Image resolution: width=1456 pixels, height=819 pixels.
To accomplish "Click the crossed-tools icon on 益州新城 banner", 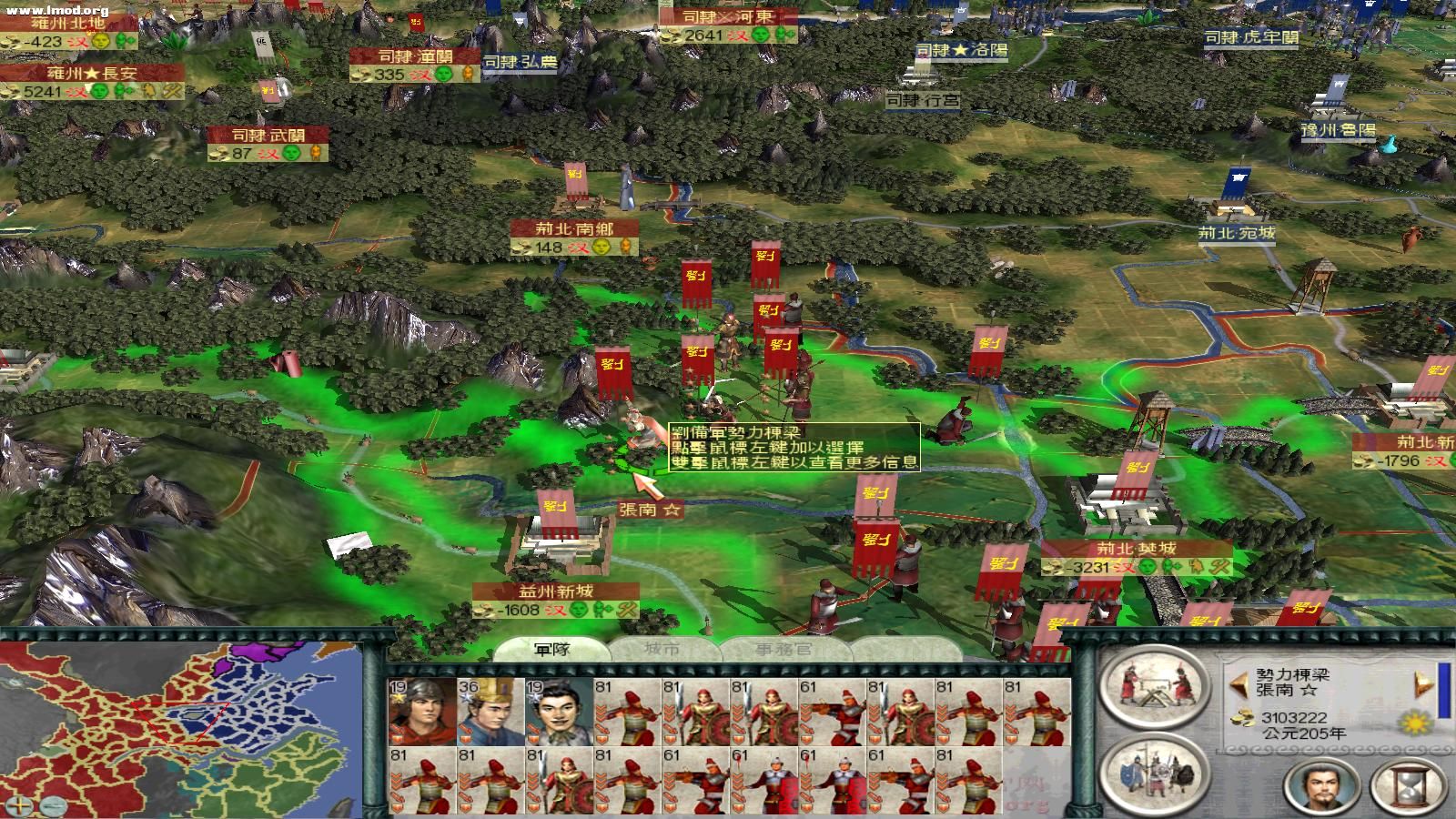I will tap(625, 611).
